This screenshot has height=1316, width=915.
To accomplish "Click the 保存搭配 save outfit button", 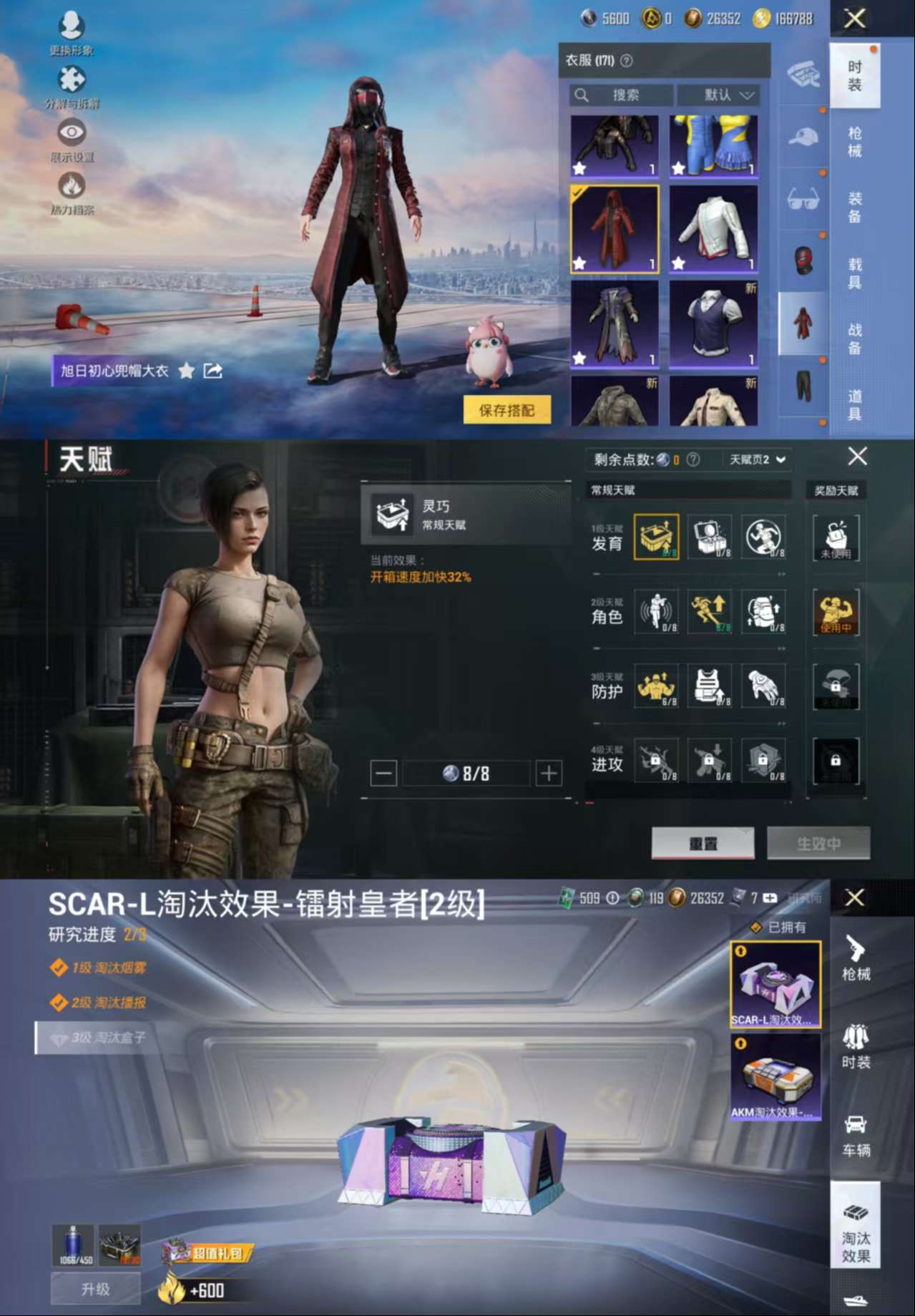I will click(507, 410).
